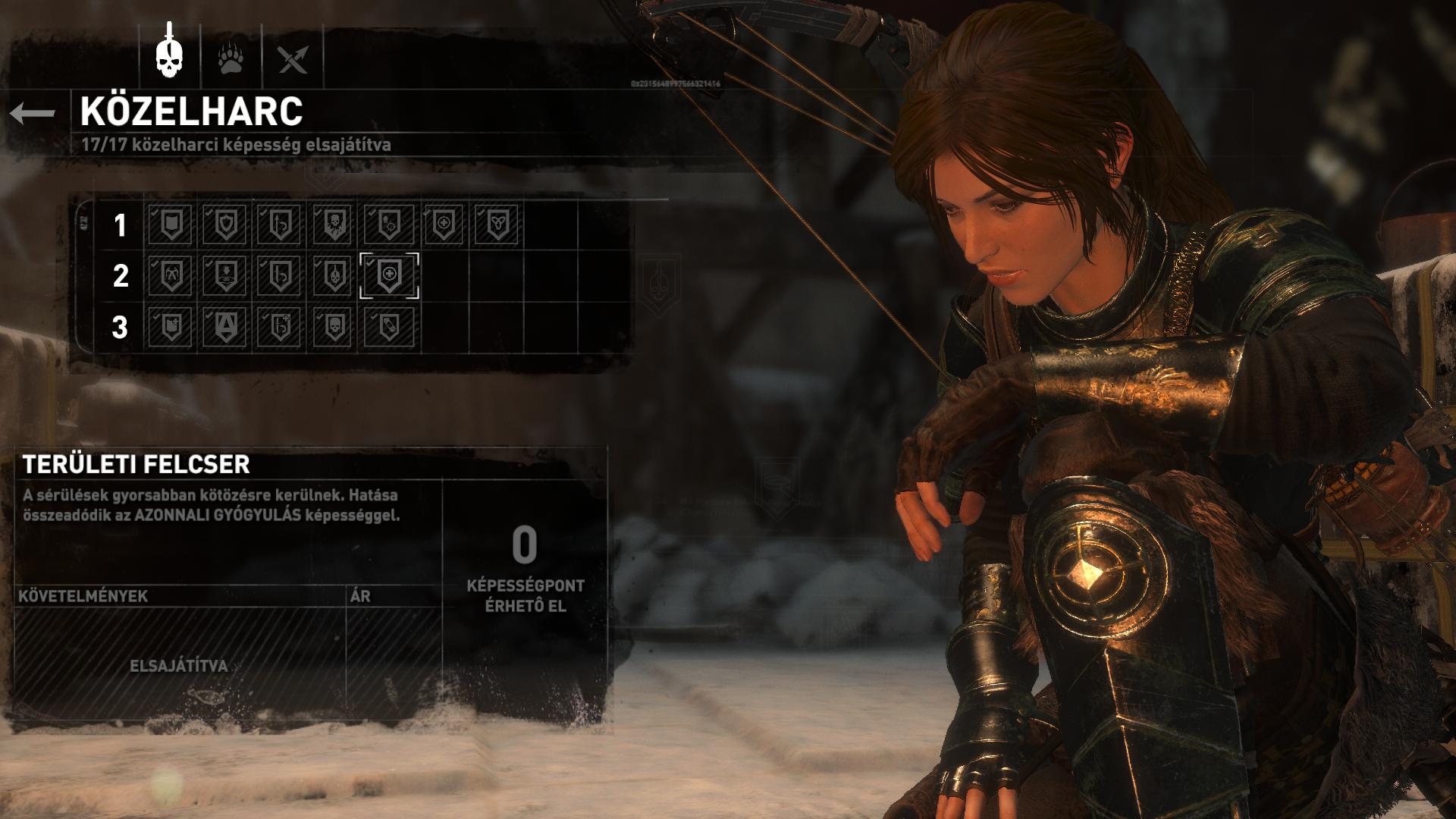Select the plain skull skill in tier 3
Viewport: 1456px width, 819px height.
pyautogui.click(x=334, y=327)
